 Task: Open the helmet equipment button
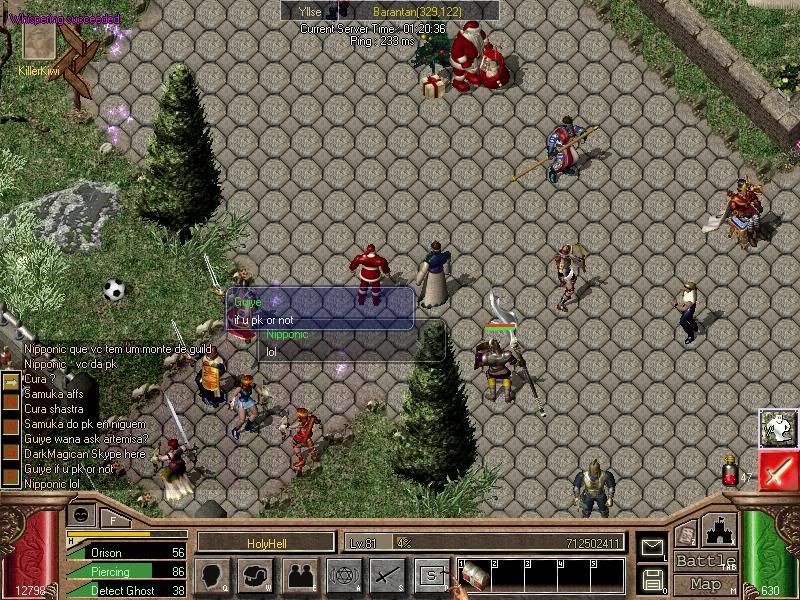click(x=256, y=575)
